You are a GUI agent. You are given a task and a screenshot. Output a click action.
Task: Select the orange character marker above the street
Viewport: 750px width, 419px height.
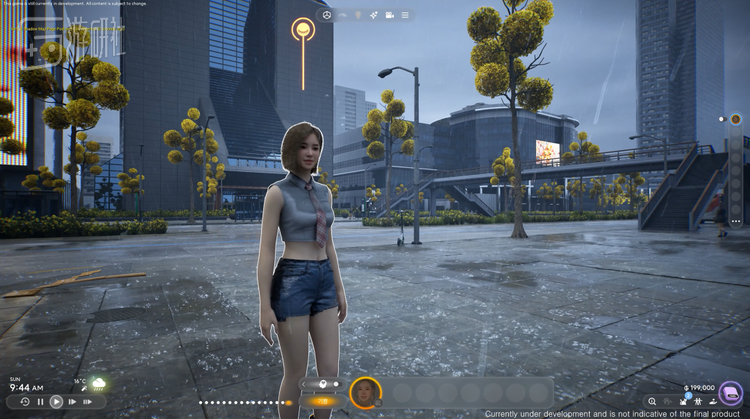point(302,30)
